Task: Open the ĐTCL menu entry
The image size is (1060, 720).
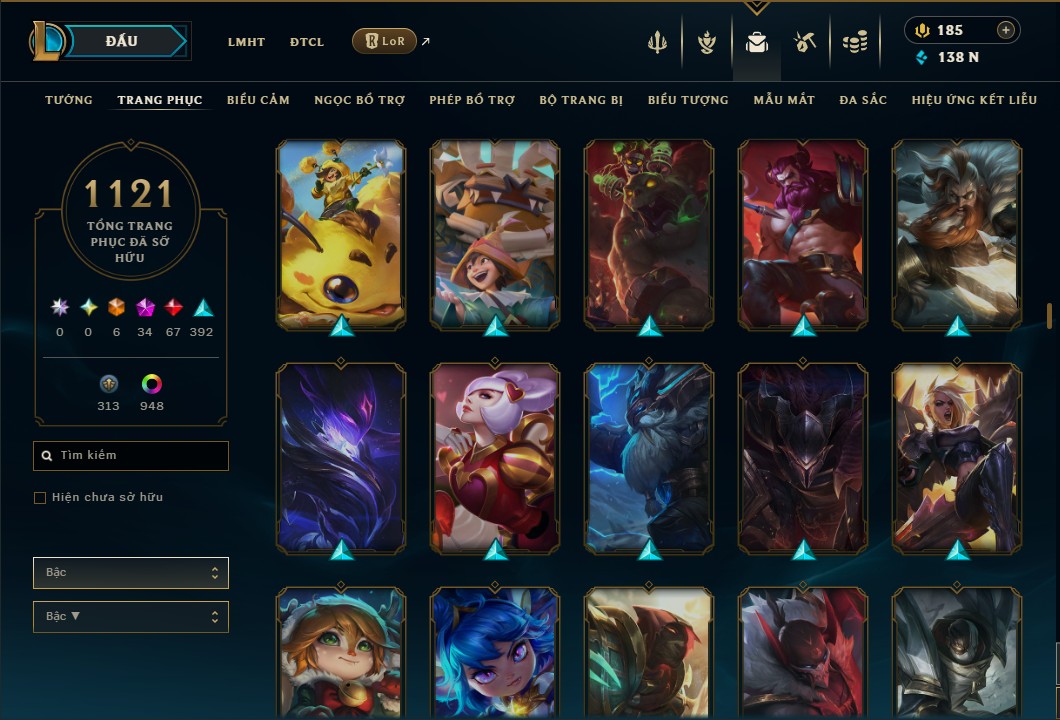Action: click(x=307, y=42)
